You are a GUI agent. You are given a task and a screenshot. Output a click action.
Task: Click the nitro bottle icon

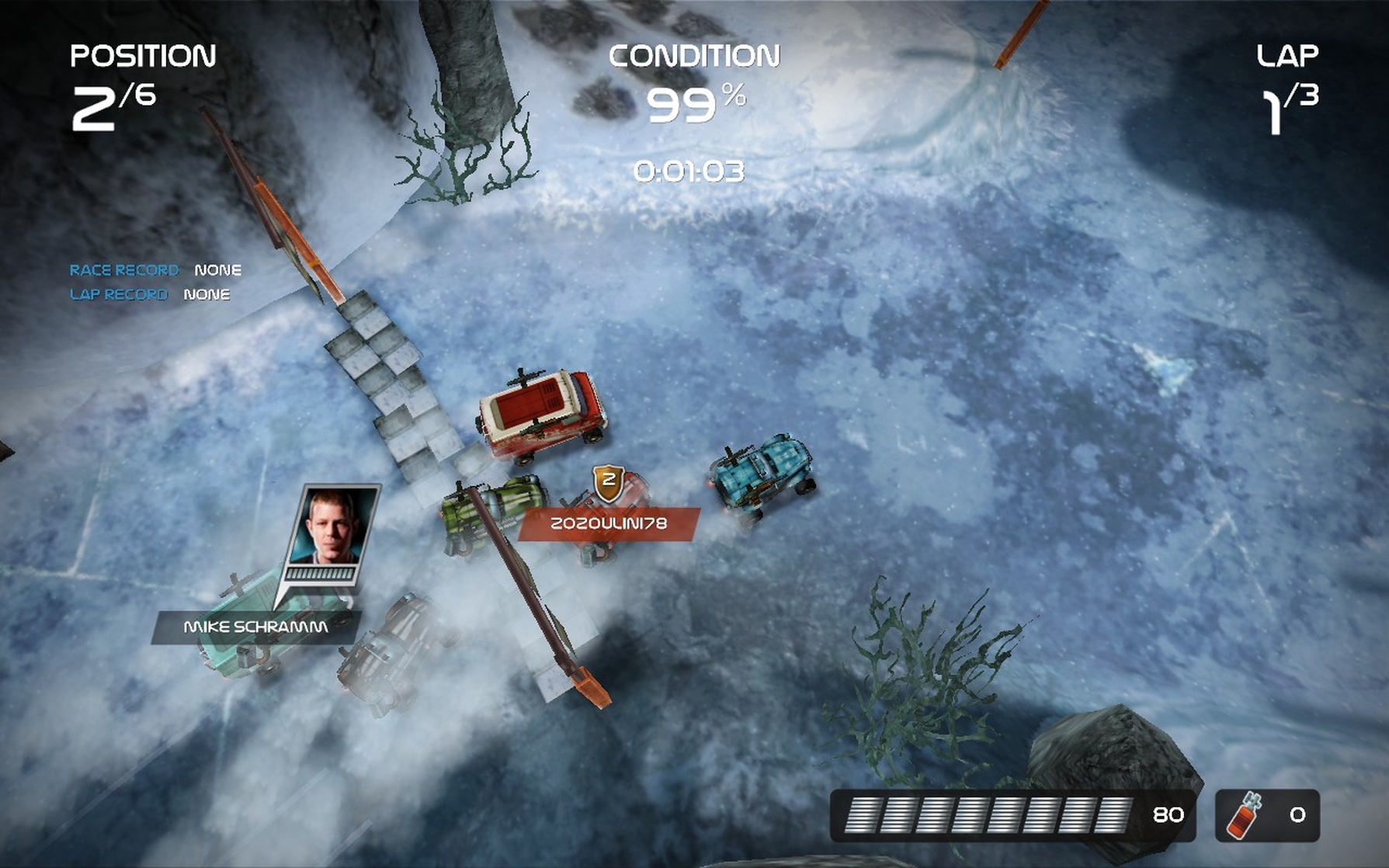click(x=1243, y=814)
